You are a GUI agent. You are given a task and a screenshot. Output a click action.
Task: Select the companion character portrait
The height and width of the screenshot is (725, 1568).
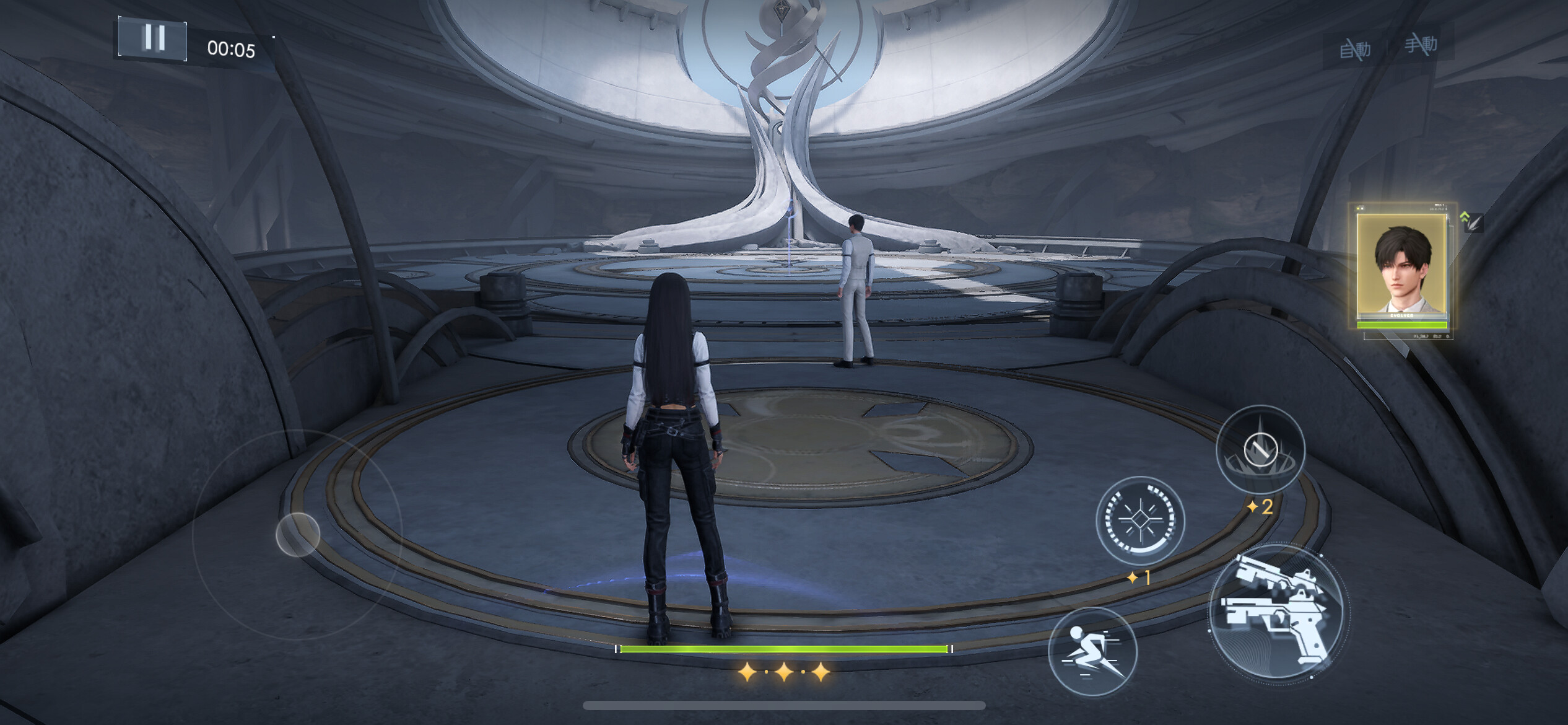[x=1402, y=271]
